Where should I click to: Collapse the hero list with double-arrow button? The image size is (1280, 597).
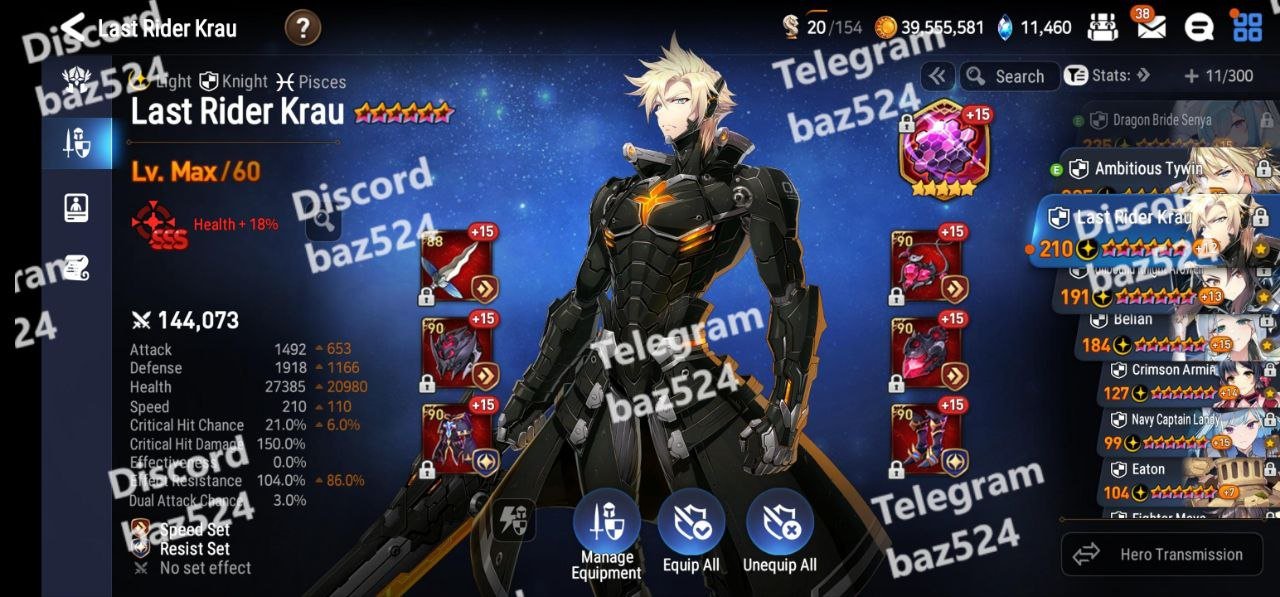pos(937,76)
